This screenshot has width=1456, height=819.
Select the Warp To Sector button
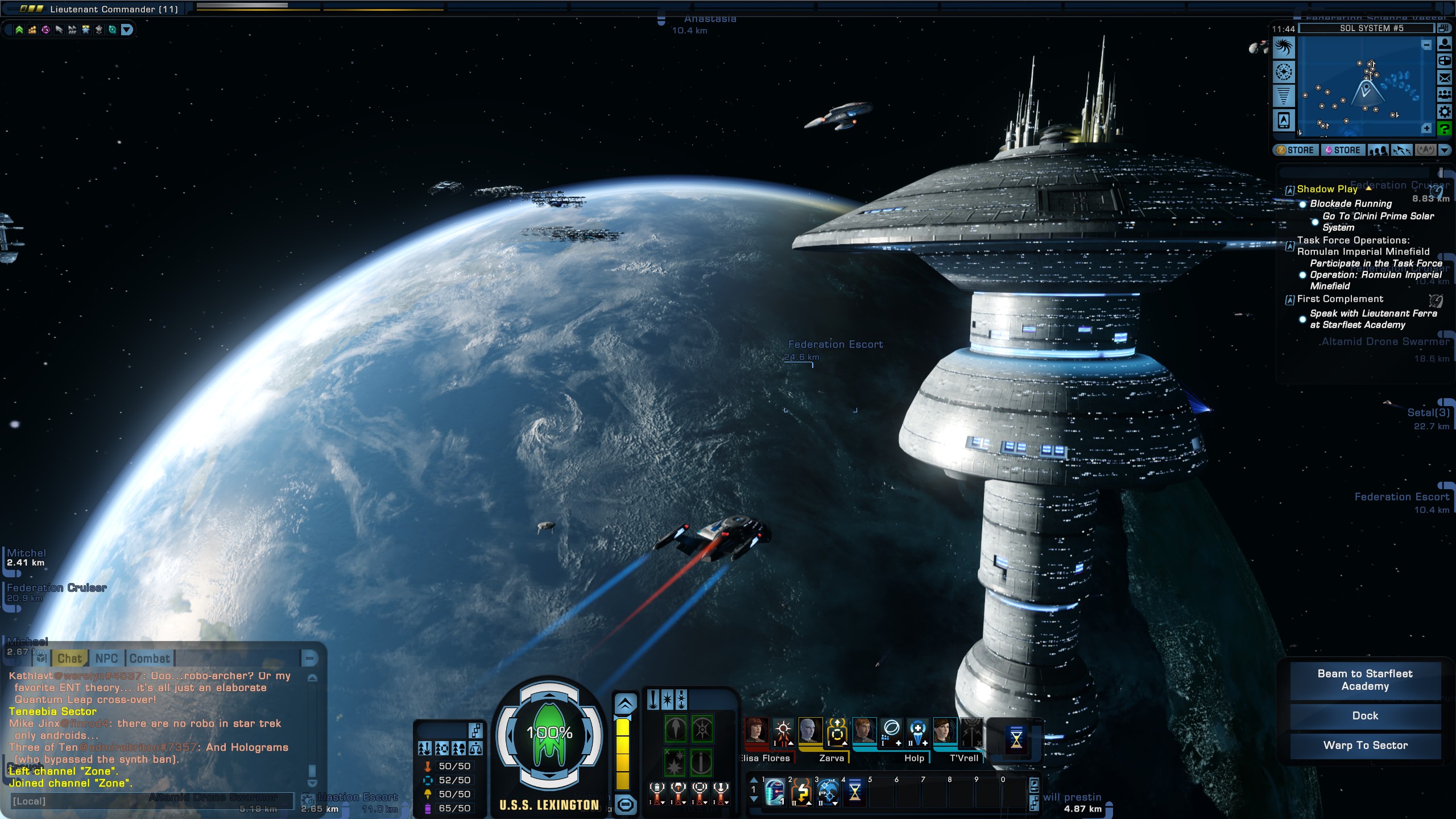click(x=1365, y=746)
